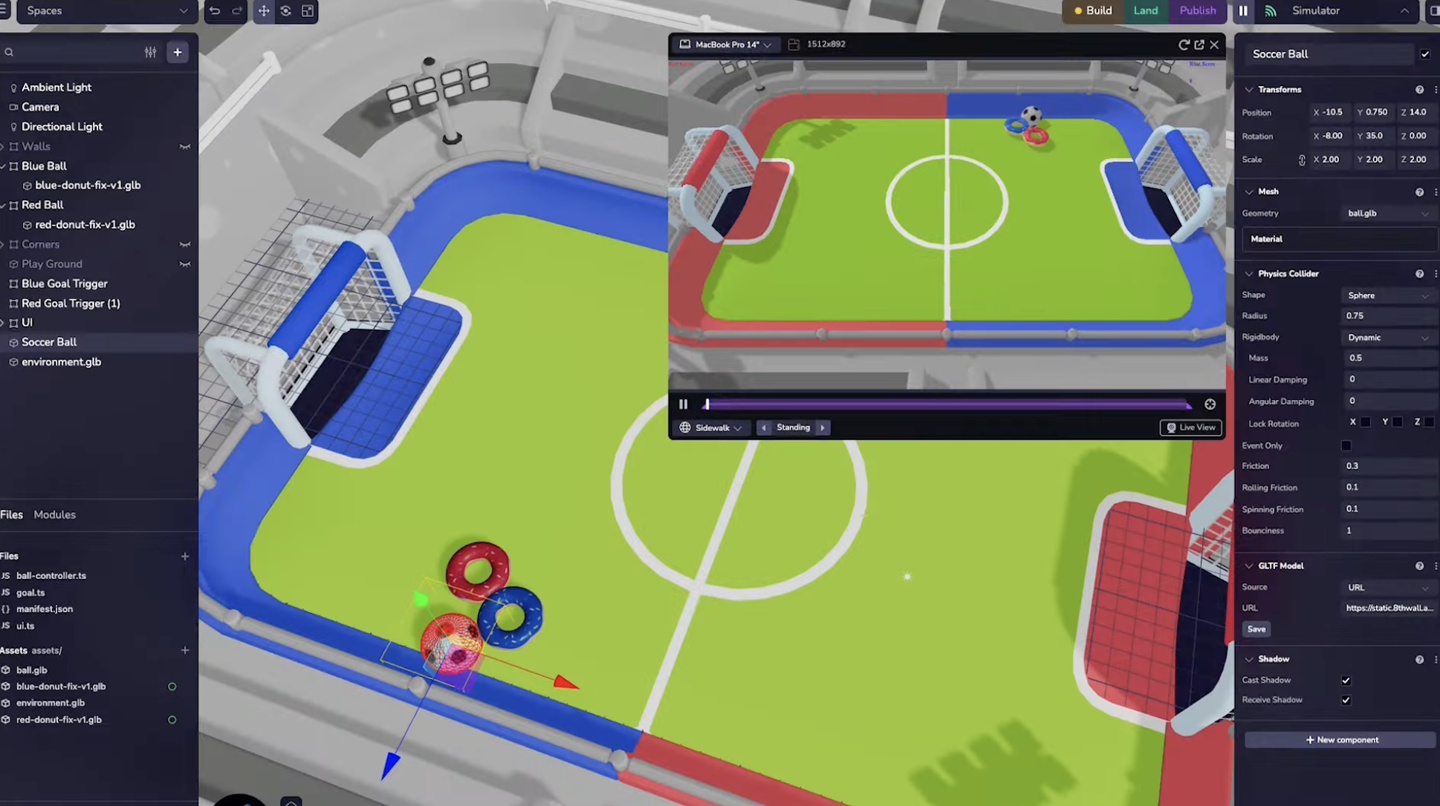Open the Sidewalk environment dropdown
Viewport: 1440px width, 806px height.
tap(711, 427)
